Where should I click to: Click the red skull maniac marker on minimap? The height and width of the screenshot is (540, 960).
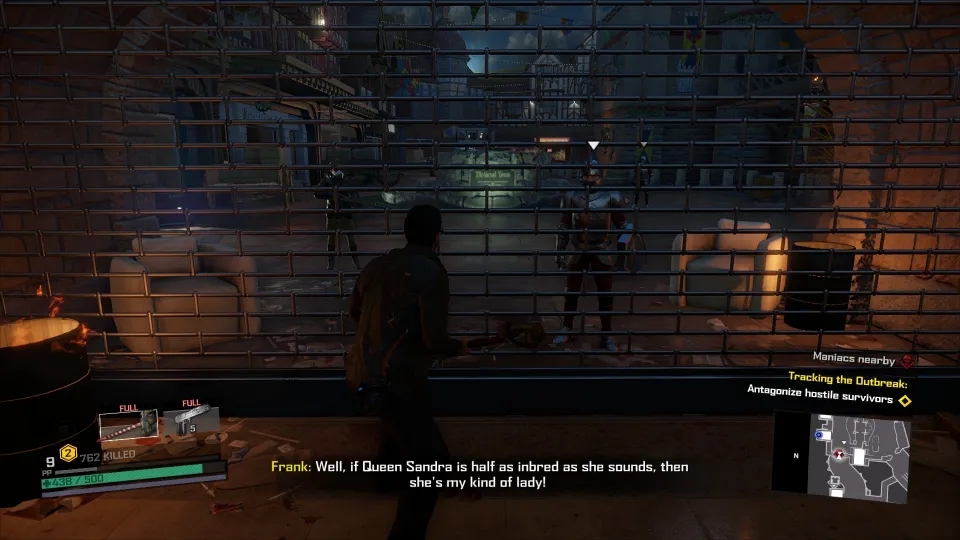(836, 456)
